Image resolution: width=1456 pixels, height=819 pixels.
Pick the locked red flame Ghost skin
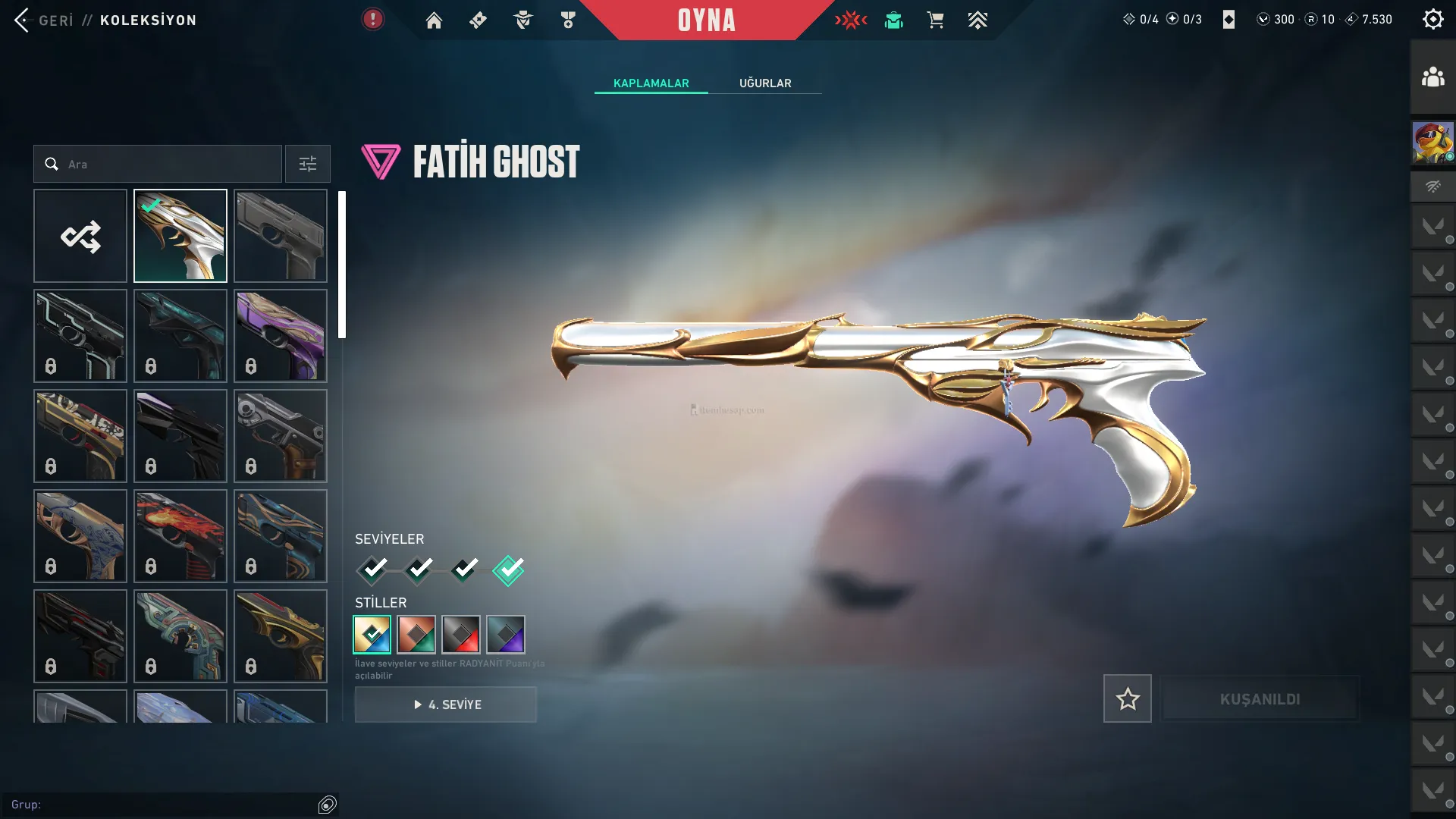coord(180,536)
